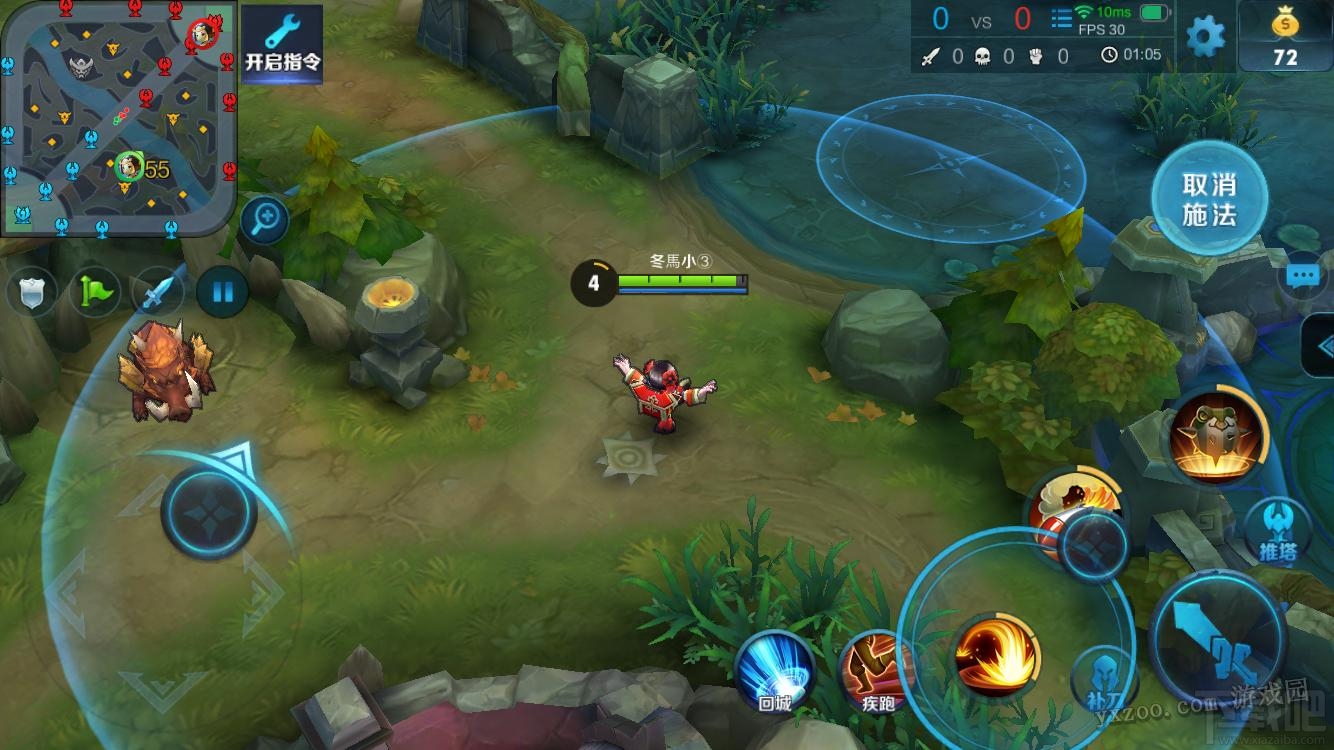Screen dimensions: 1334x750
Task: Click the minimap in the corner
Action: click(118, 118)
